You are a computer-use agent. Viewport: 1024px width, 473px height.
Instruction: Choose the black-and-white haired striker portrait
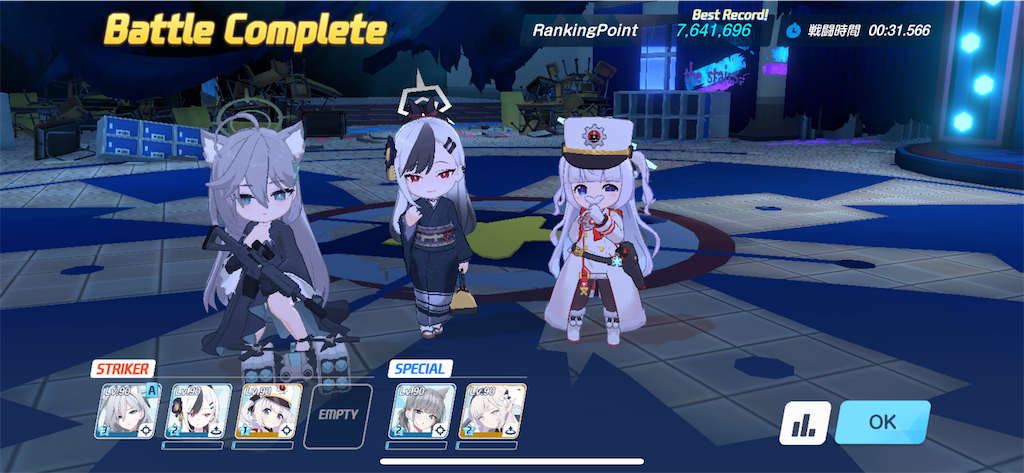coord(198,411)
